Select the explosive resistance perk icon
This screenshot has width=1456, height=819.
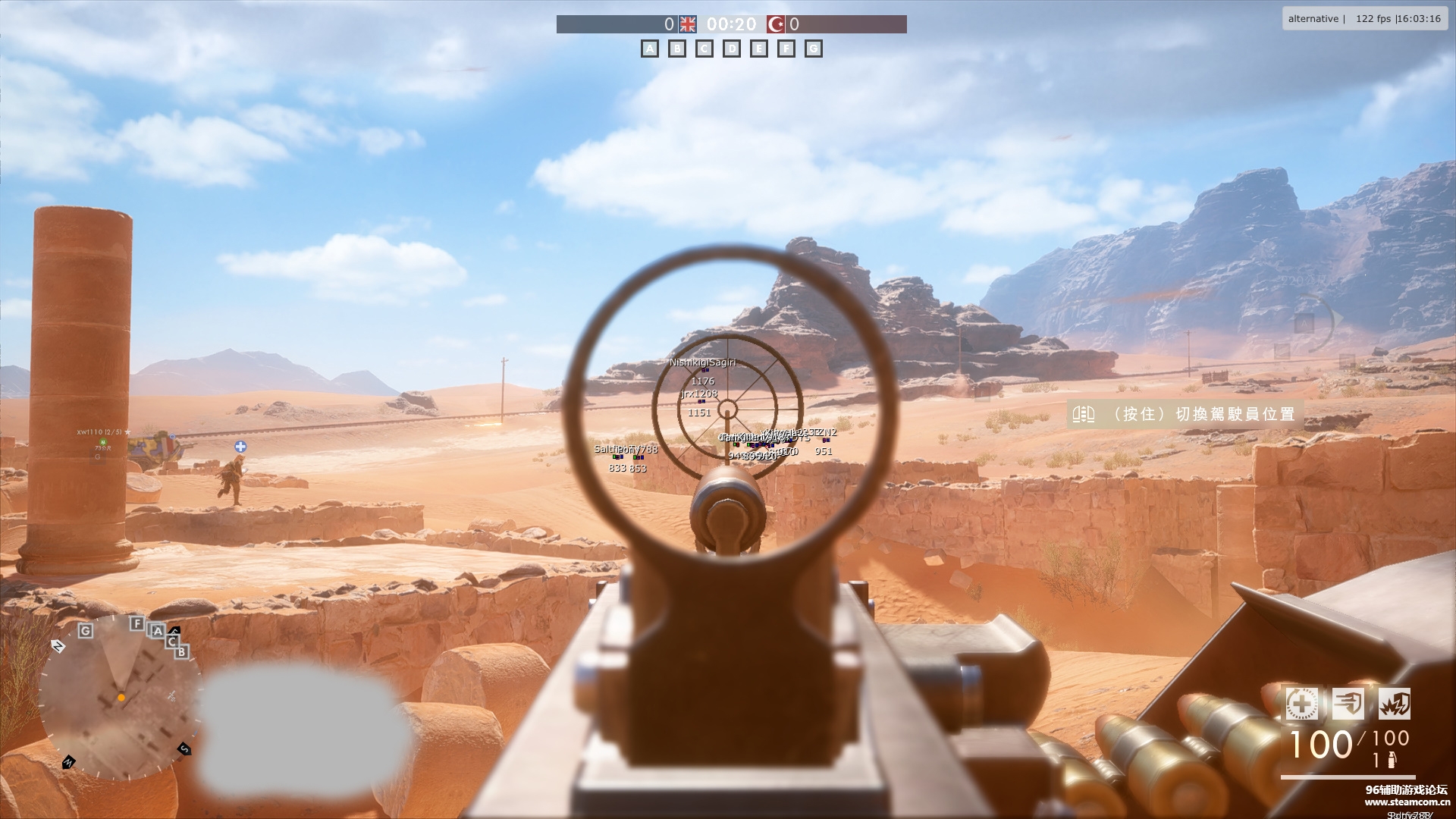click(x=1396, y=704)
